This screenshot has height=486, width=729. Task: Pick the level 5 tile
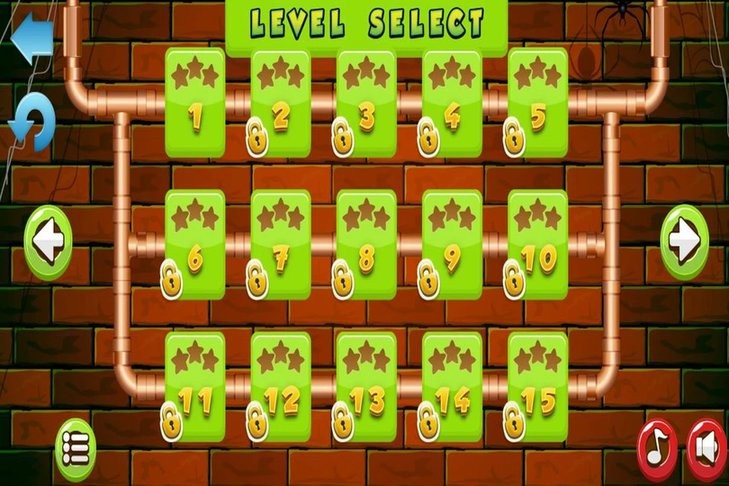click(x=538, y=101)
